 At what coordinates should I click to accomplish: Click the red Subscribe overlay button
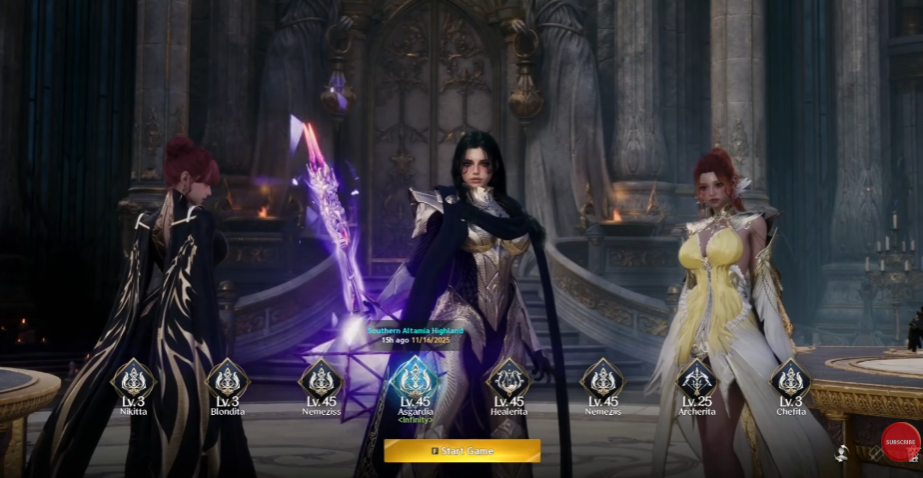click(900, 442)
